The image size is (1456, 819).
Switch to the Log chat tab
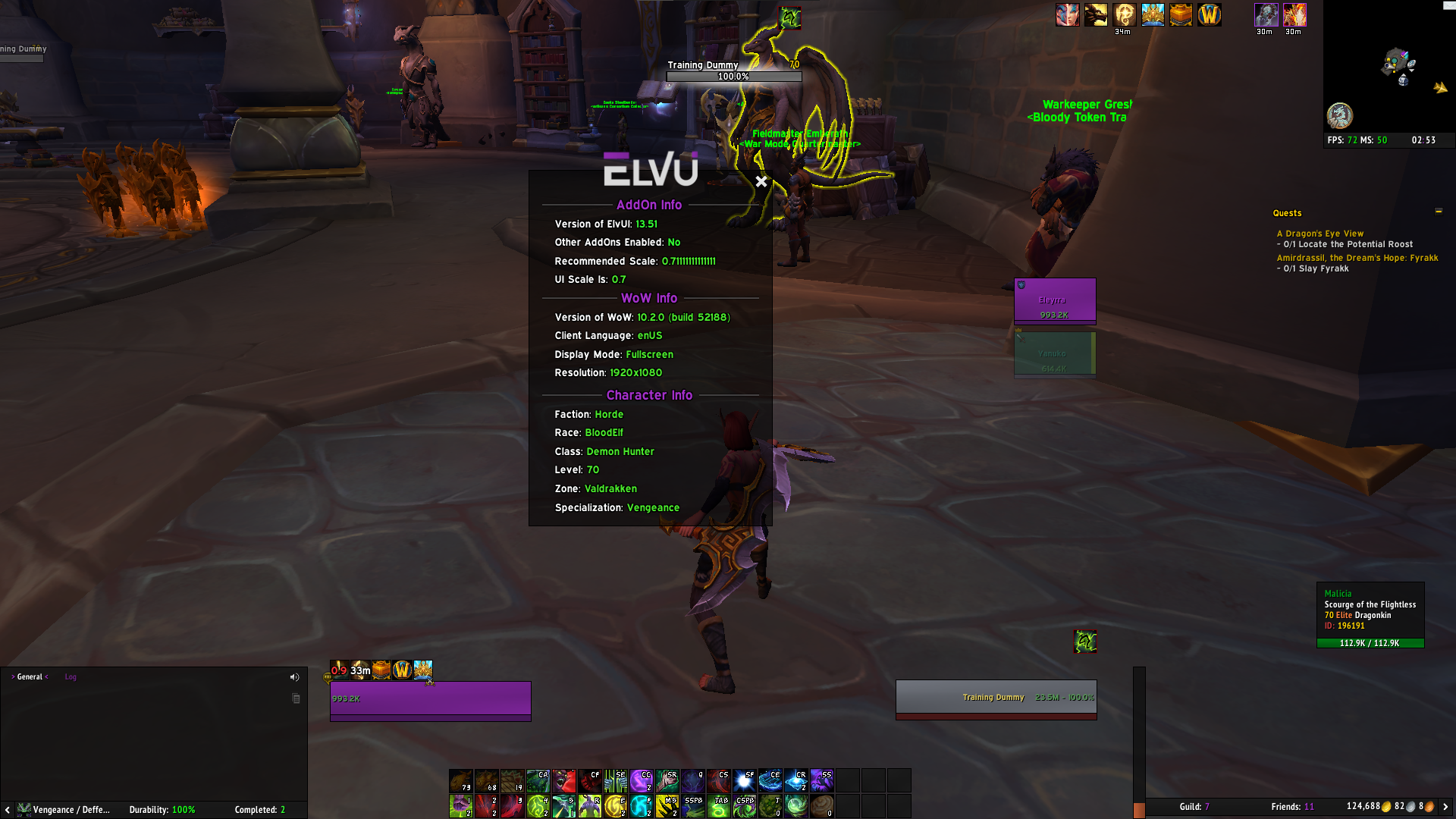(x=71, y=676)
